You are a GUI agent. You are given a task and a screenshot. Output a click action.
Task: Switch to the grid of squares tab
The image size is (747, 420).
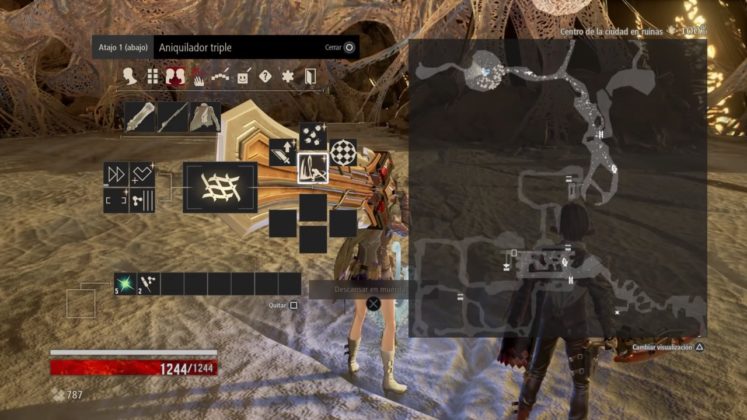pos(153,75)
